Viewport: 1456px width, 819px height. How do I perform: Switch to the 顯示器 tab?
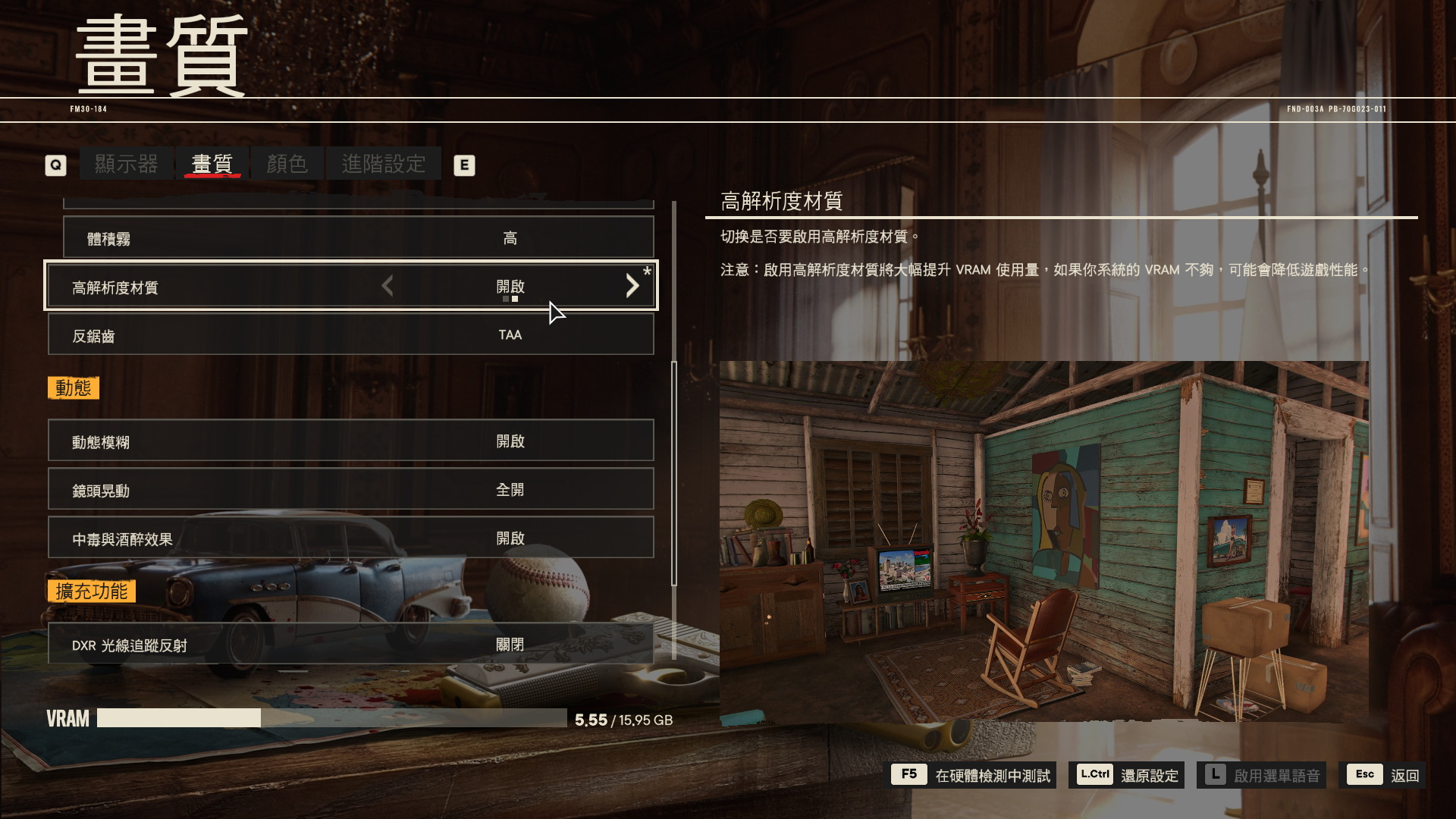click(127, 162)
